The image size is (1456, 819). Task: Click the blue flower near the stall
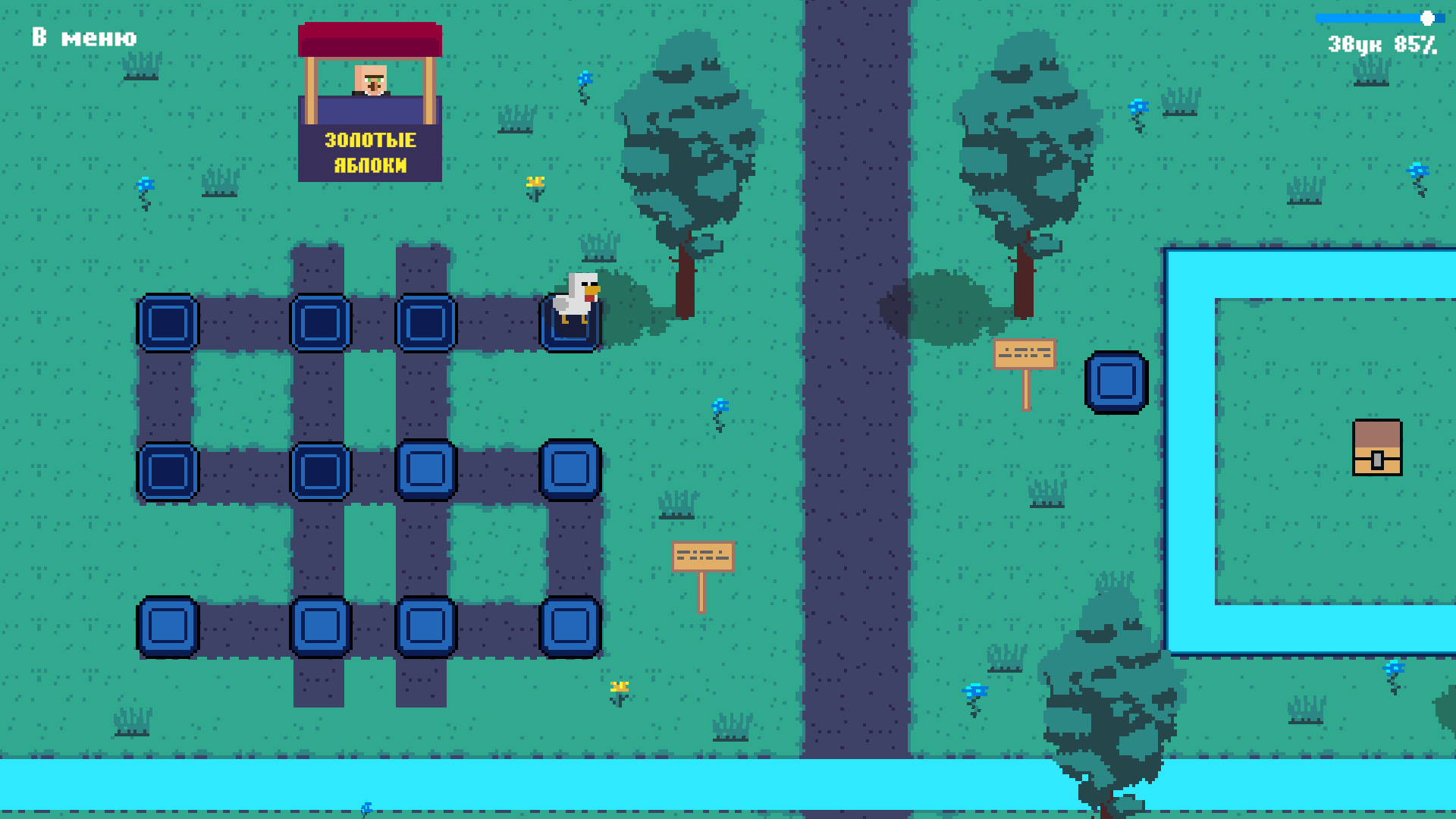point(584,78)
